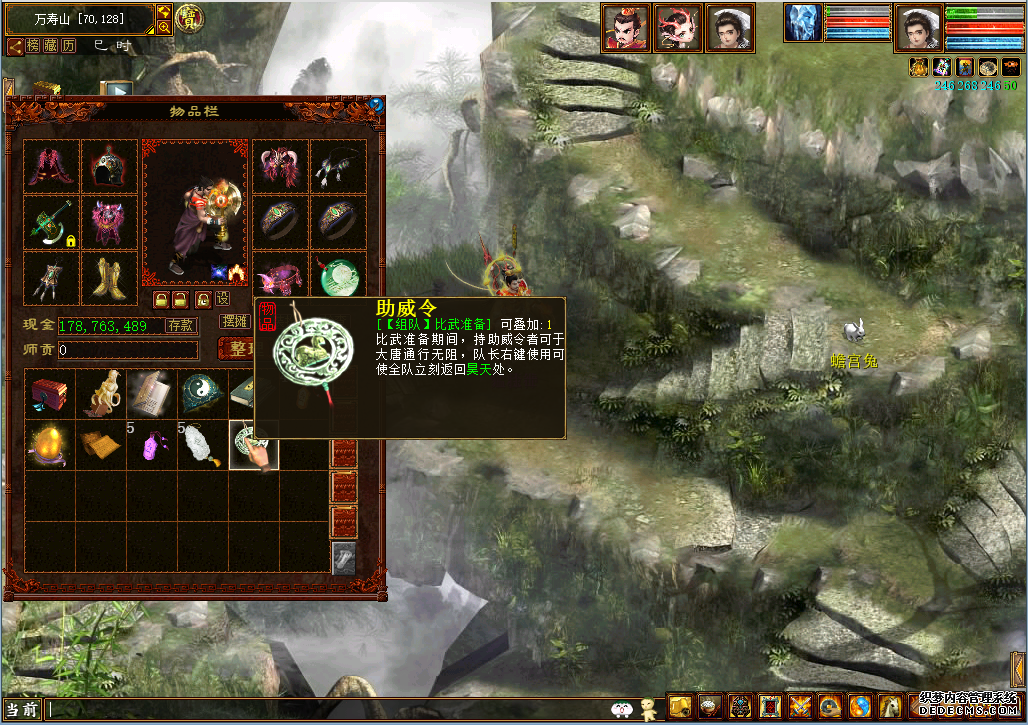Viewport: 1028px width, 725px height.
Task: Open the horse mount icon in bottom bar
Action: (889, 707)
